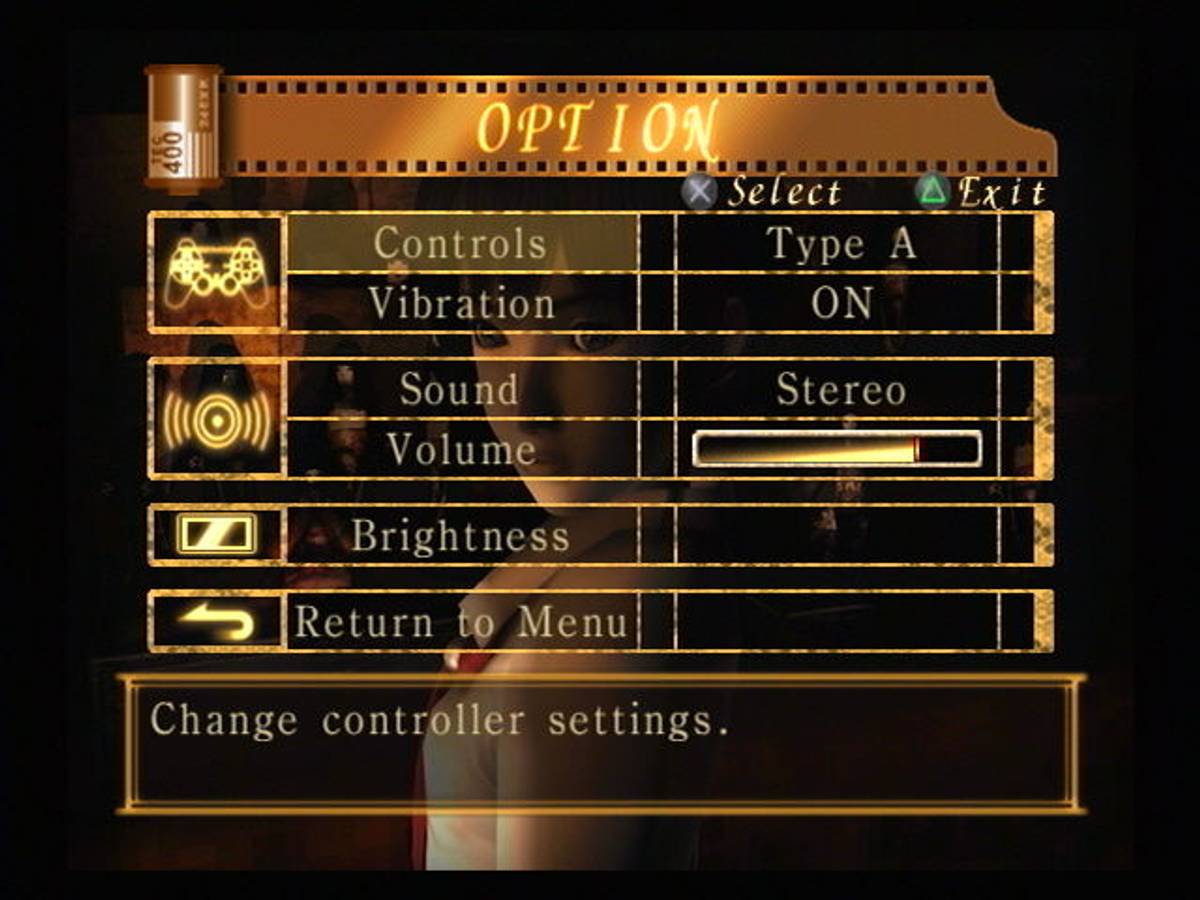
Task: Select the Controls option
Action: pos(461,244)
